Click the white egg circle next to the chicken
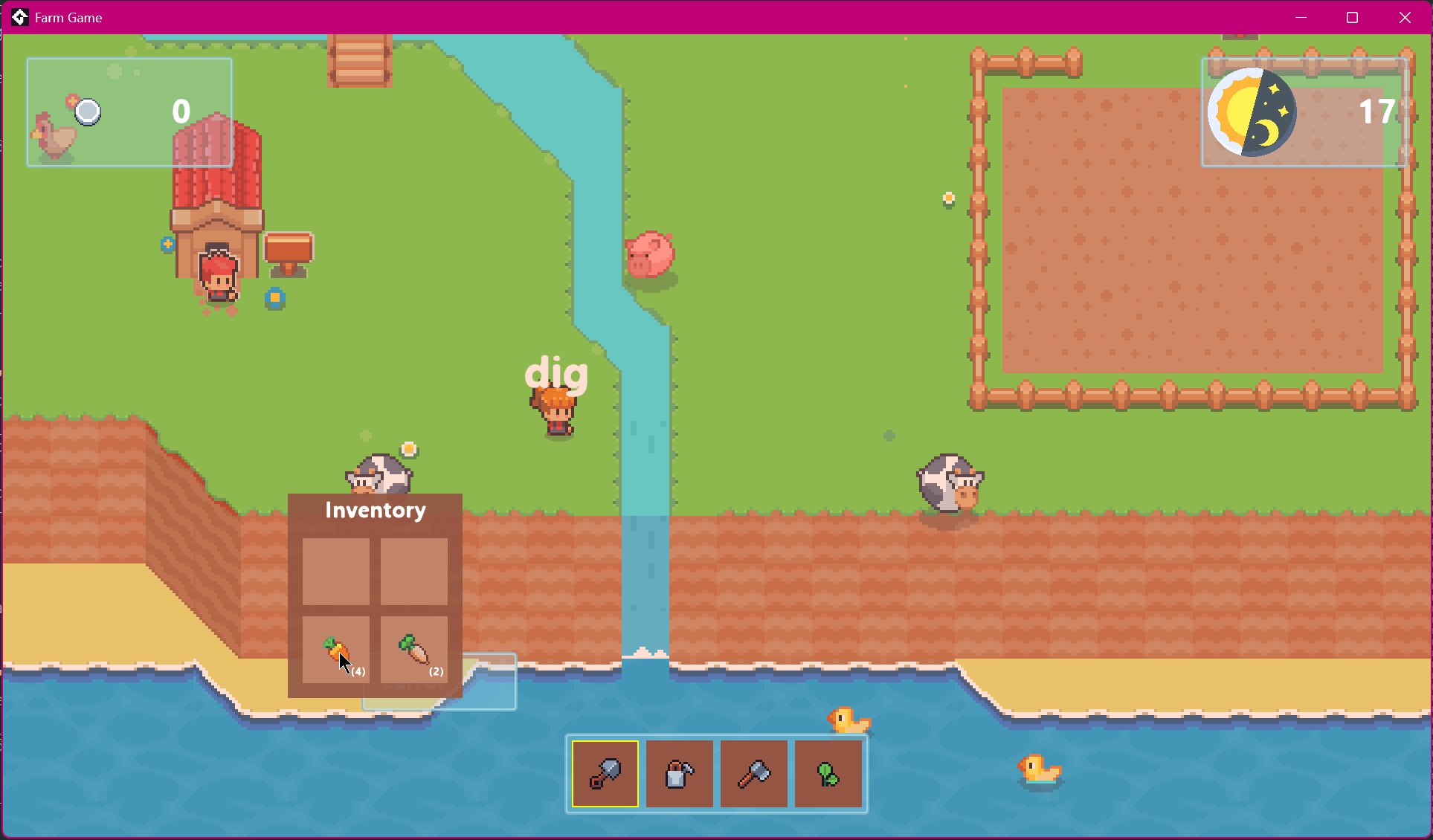Screen dimensions: 1433x840 (88, 112)
